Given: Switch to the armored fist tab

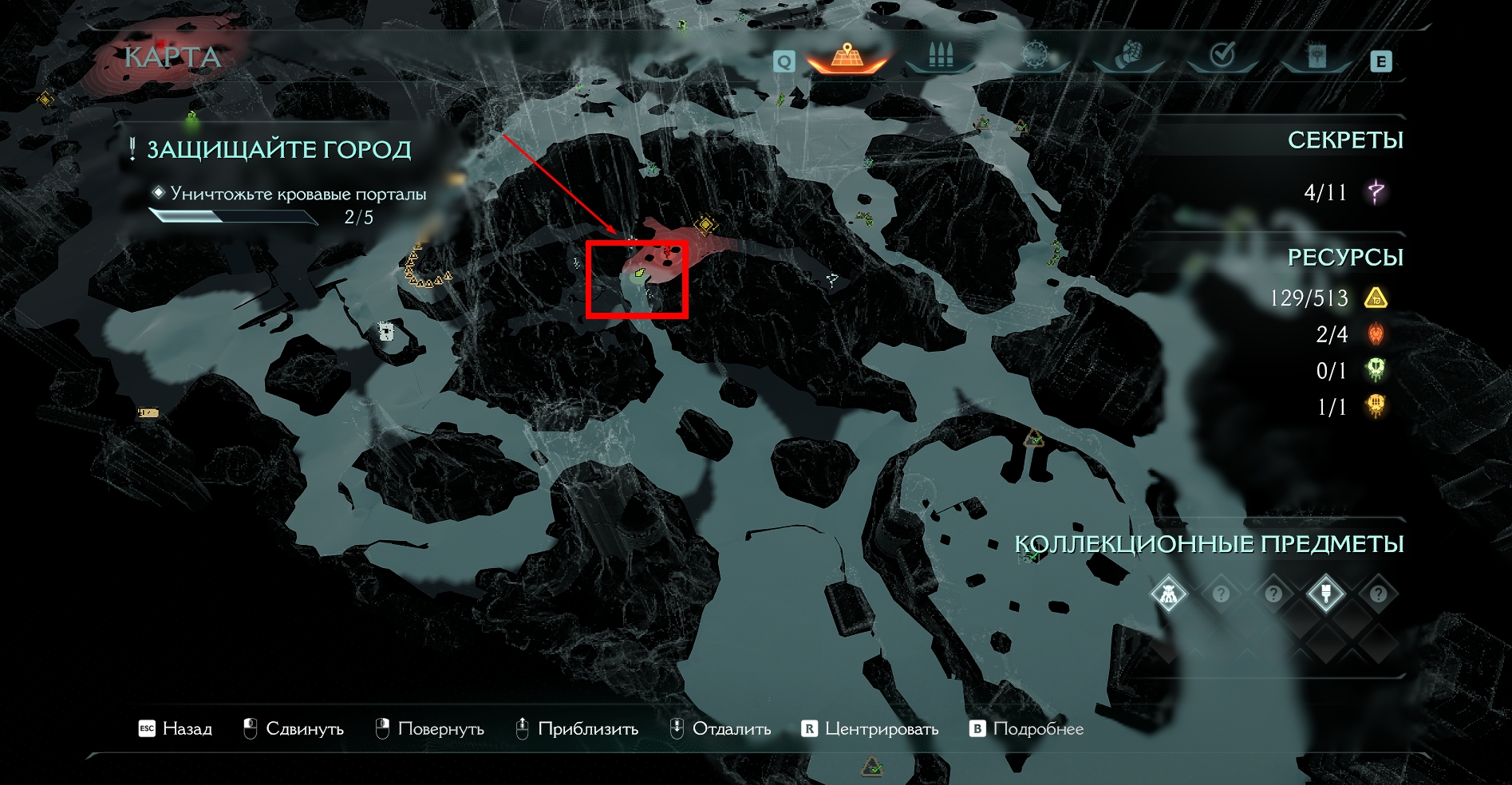Looking at the screenshot, I should tap(1128, 56).
